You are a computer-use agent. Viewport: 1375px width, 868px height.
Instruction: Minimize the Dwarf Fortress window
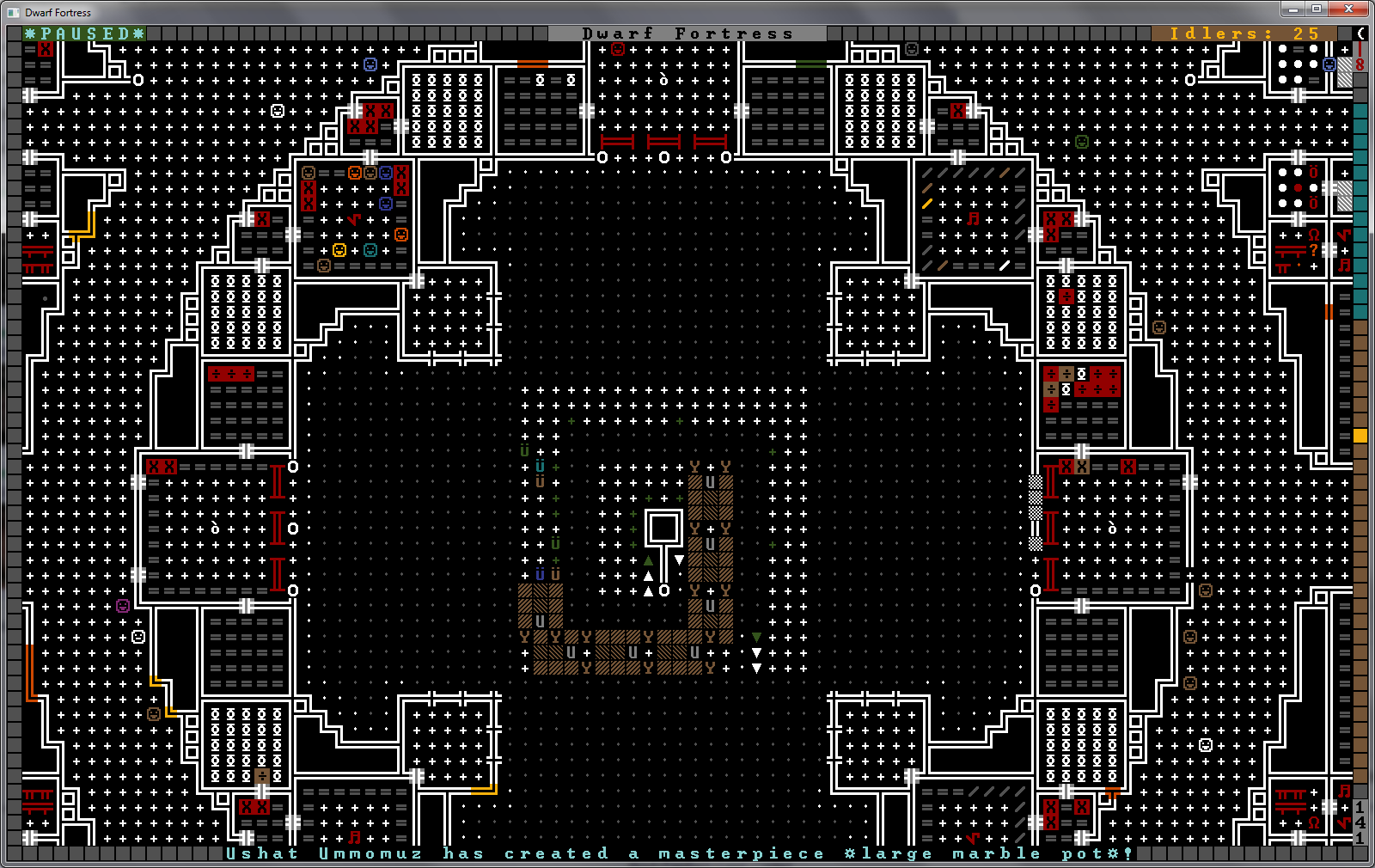pyautogui.click(x=1292, y=9)
